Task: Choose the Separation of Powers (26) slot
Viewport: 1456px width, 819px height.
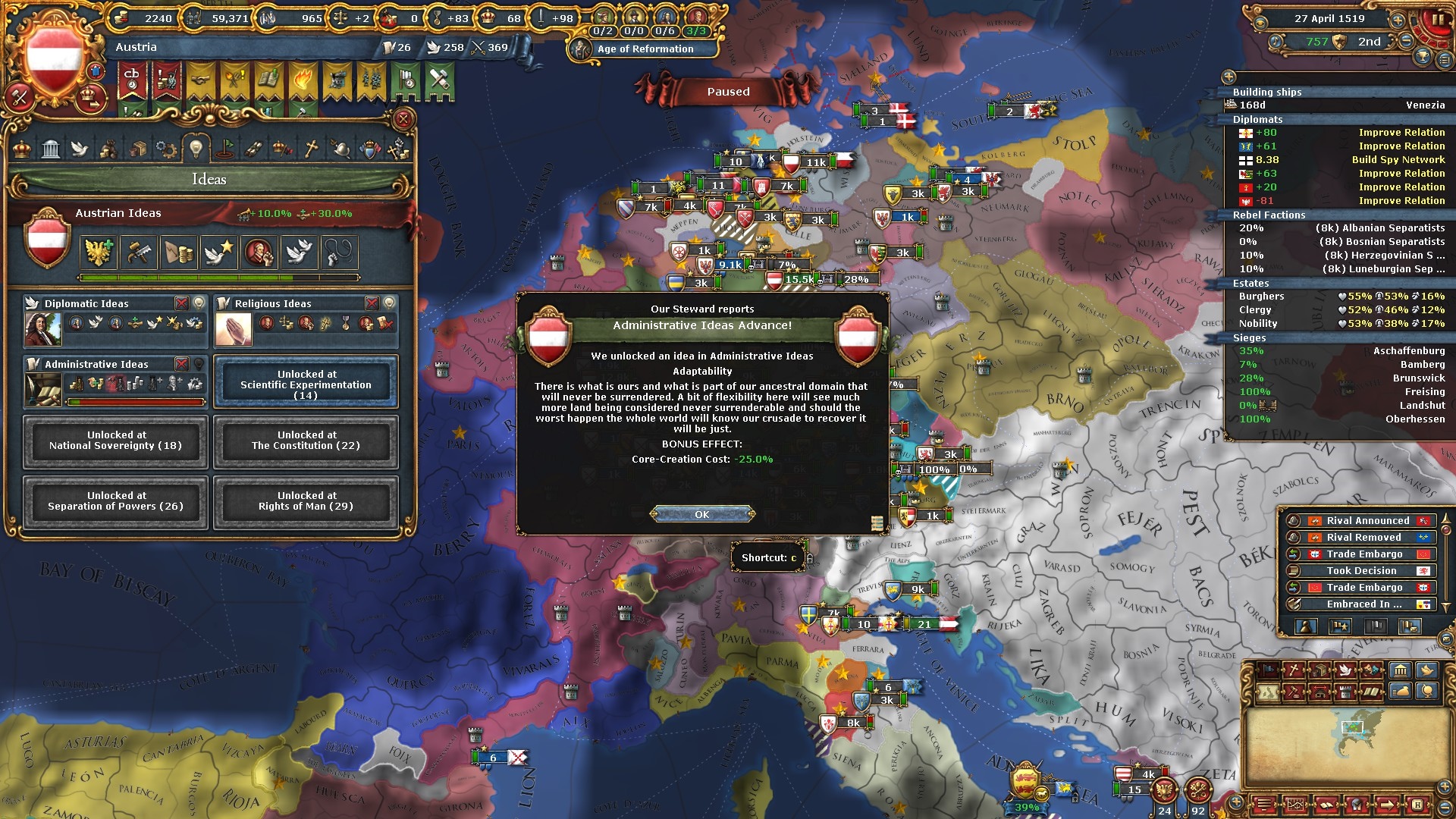Action: coord(115,501)
